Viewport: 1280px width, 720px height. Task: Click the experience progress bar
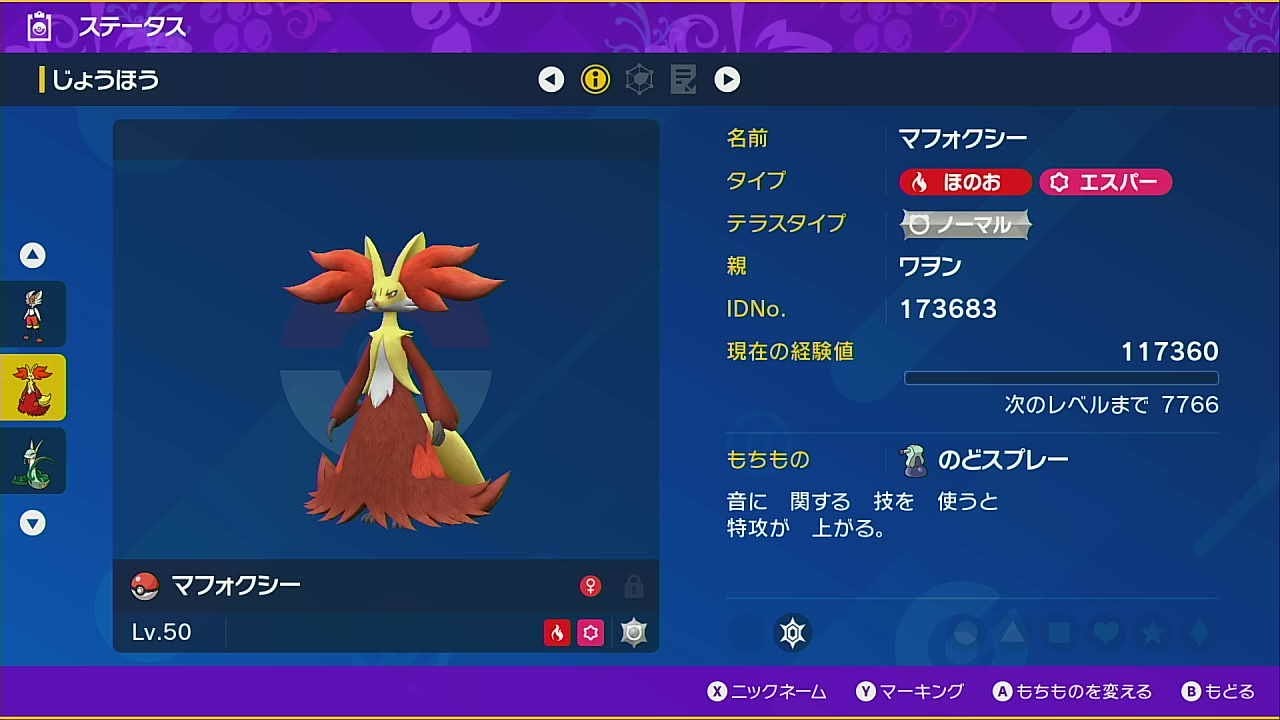pyautogui.click(x=1062, y=377)
